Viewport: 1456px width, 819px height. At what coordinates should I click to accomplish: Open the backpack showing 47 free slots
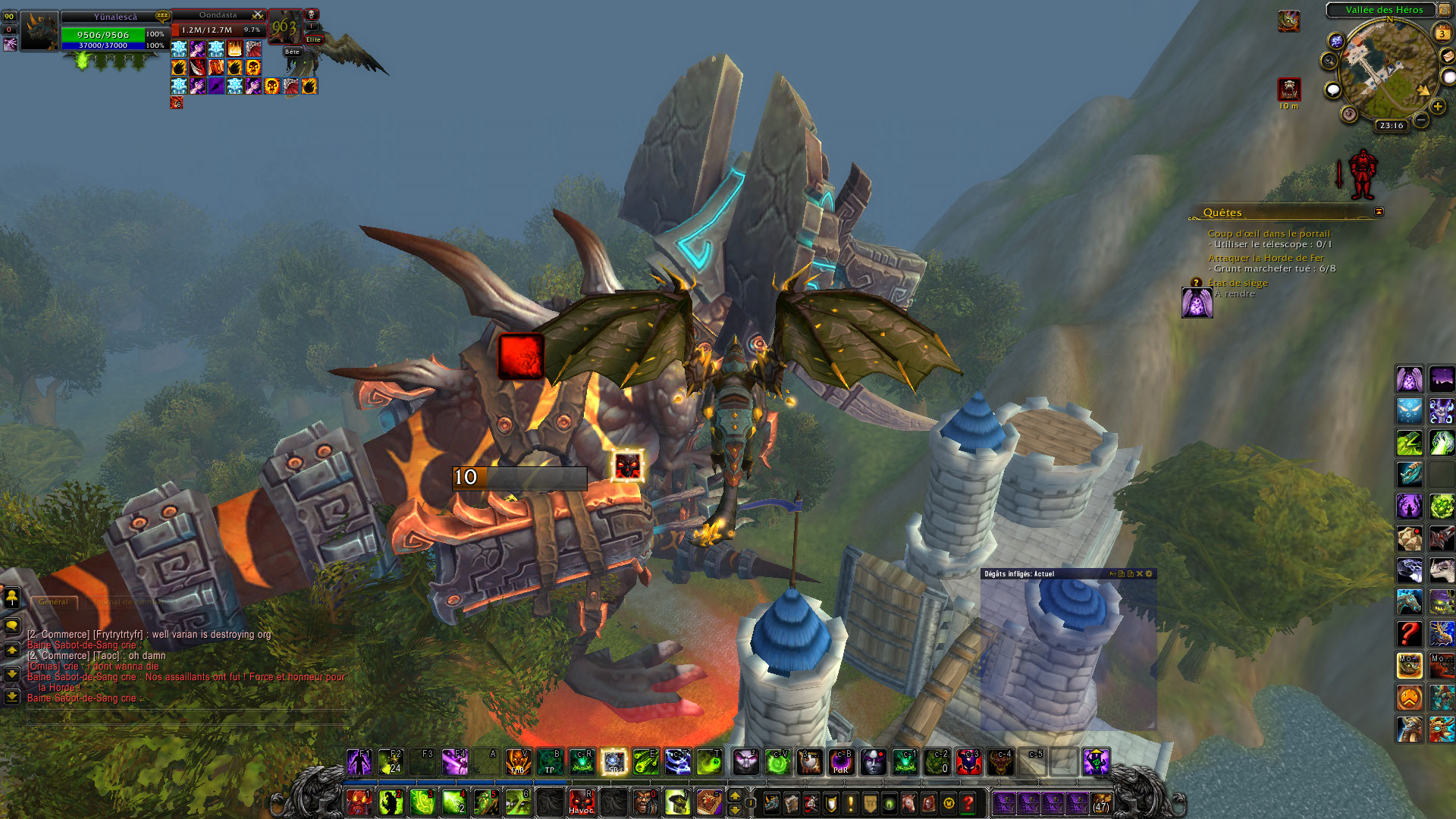(1101, 803)
